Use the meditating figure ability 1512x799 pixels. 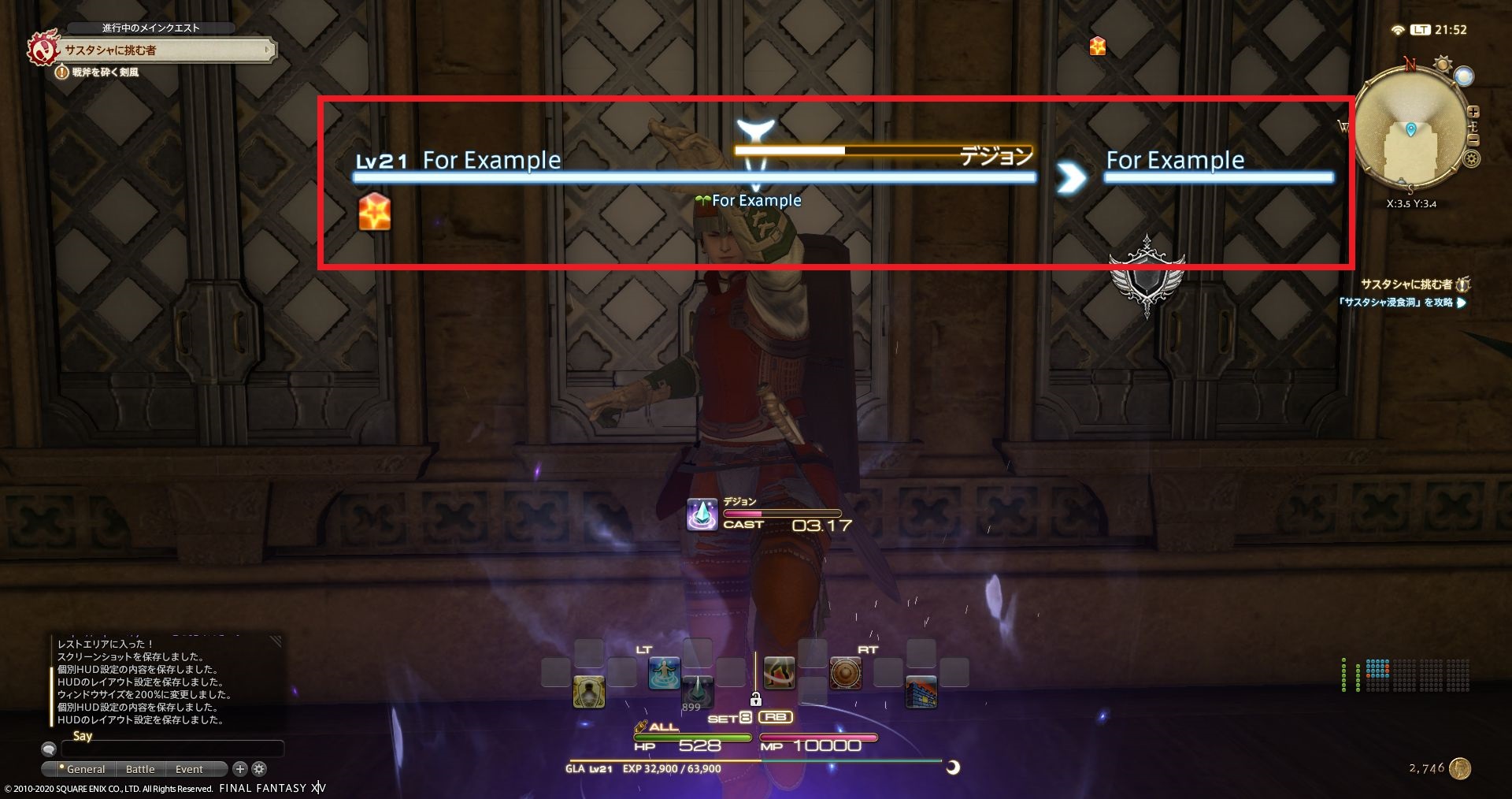(664, 674)
